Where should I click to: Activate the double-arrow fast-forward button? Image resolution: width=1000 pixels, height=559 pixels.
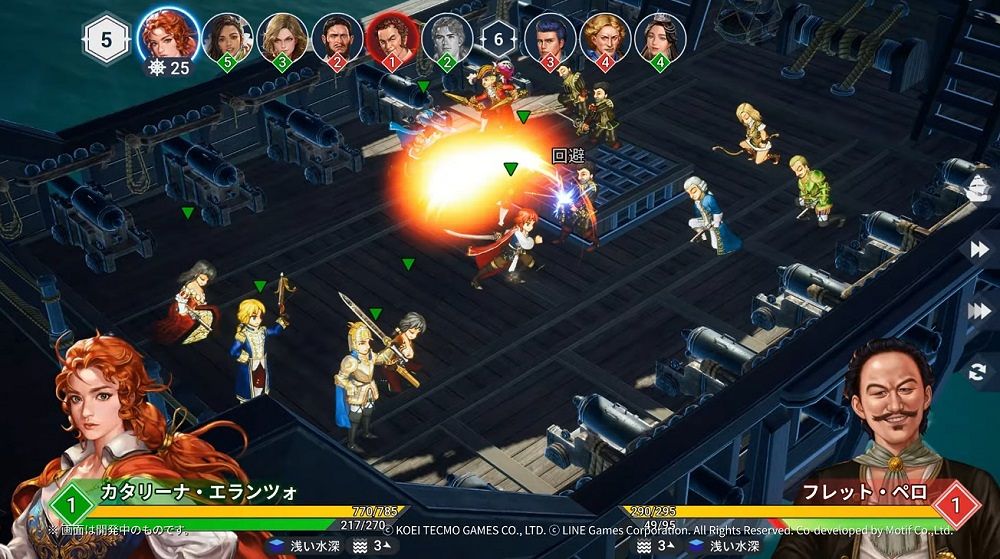[980, 249]
